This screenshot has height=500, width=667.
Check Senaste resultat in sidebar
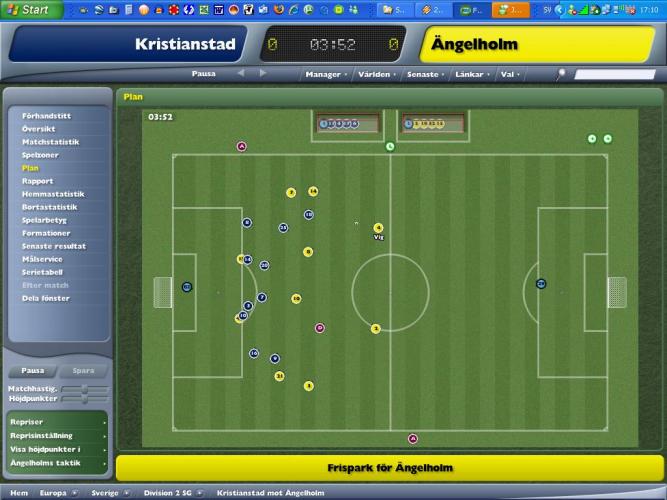tap(54, 246)
